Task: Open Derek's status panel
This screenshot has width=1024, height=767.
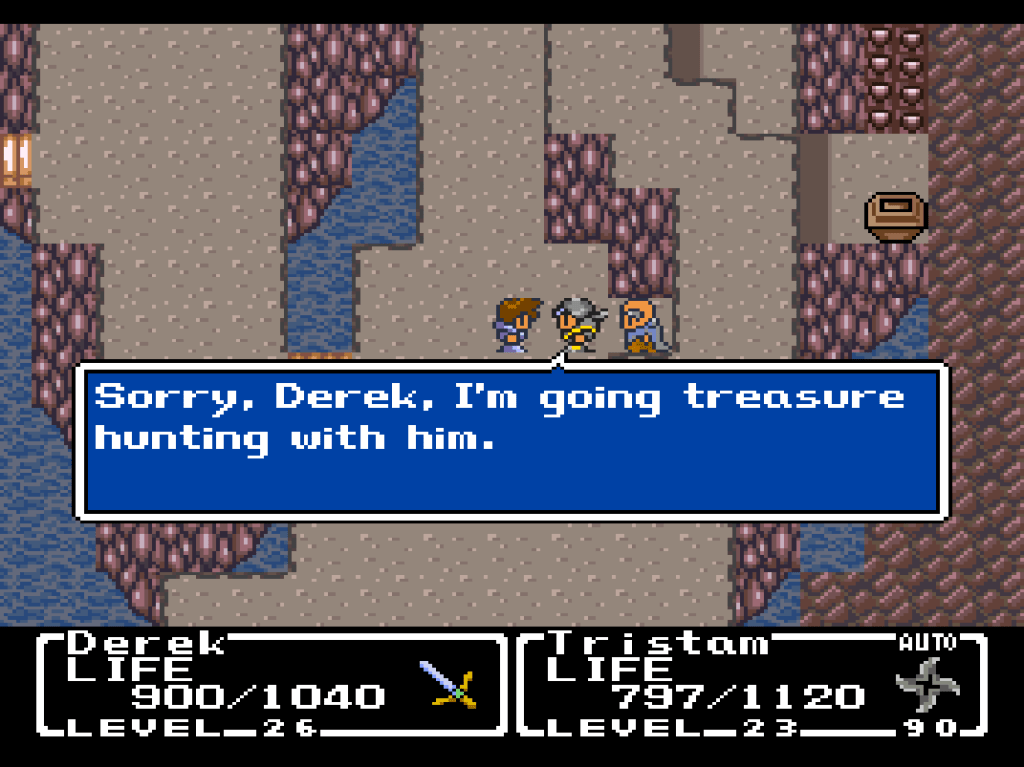Action: coord(270,685)
